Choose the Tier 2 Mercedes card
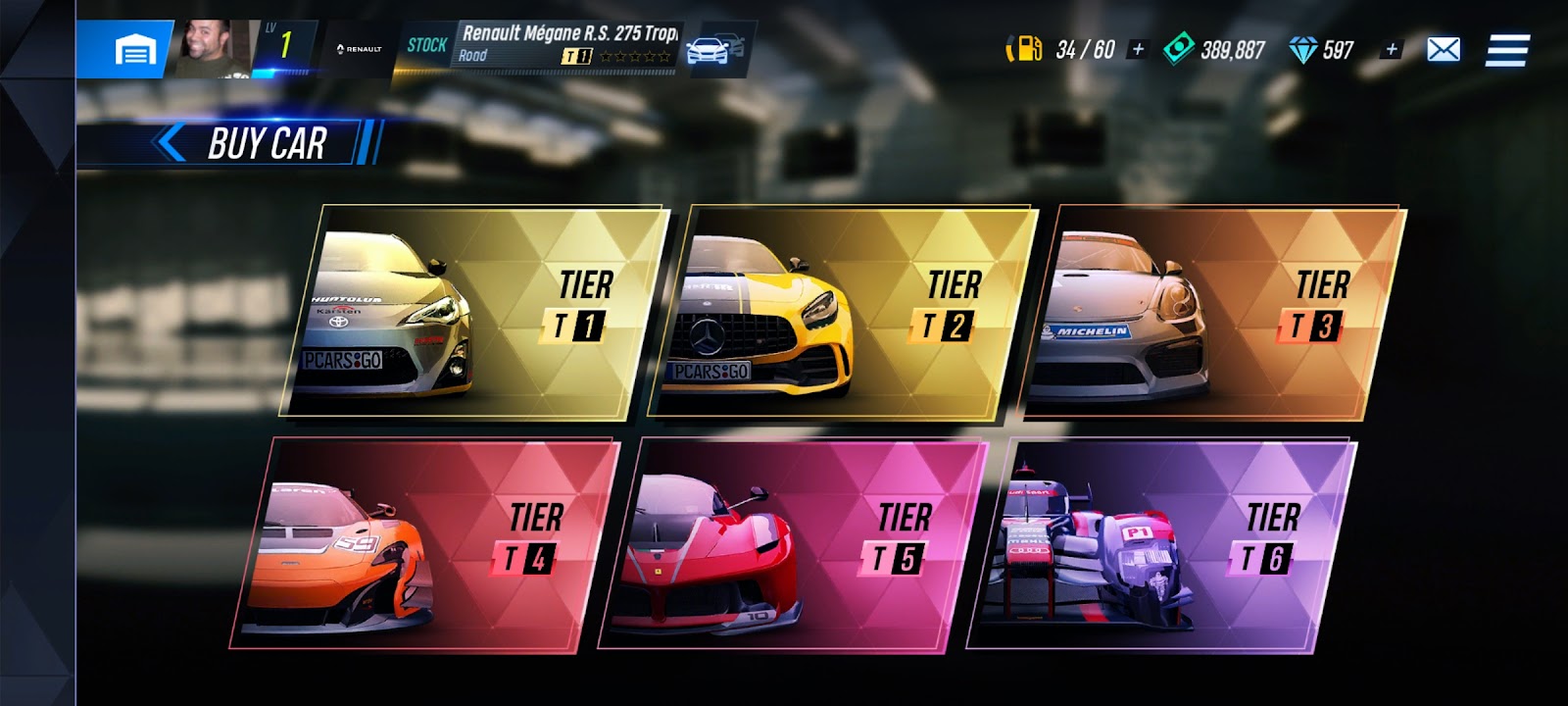Viewport: 1568px width, 706px height. coord(843,310)
